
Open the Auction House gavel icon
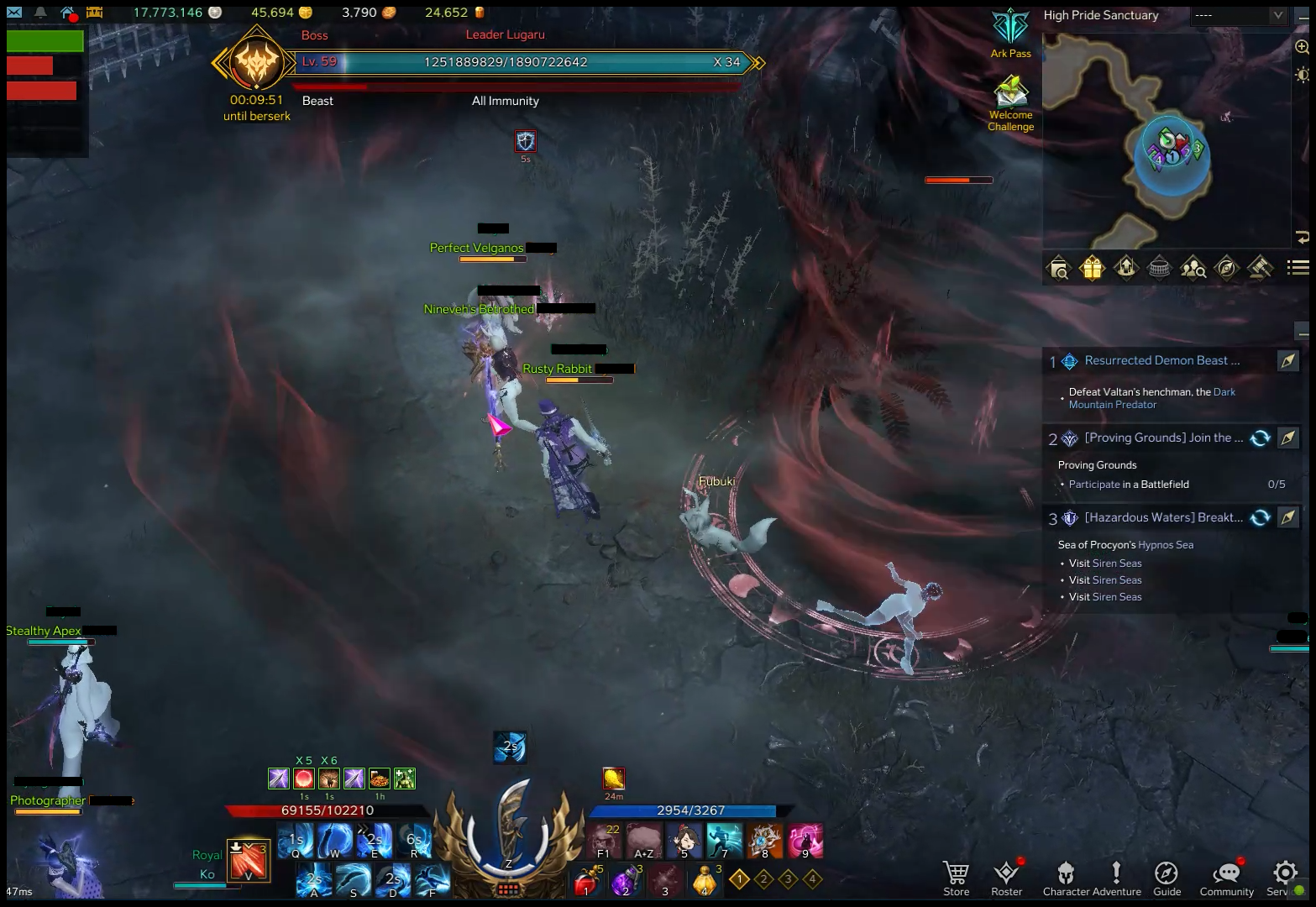[1261, 268]
